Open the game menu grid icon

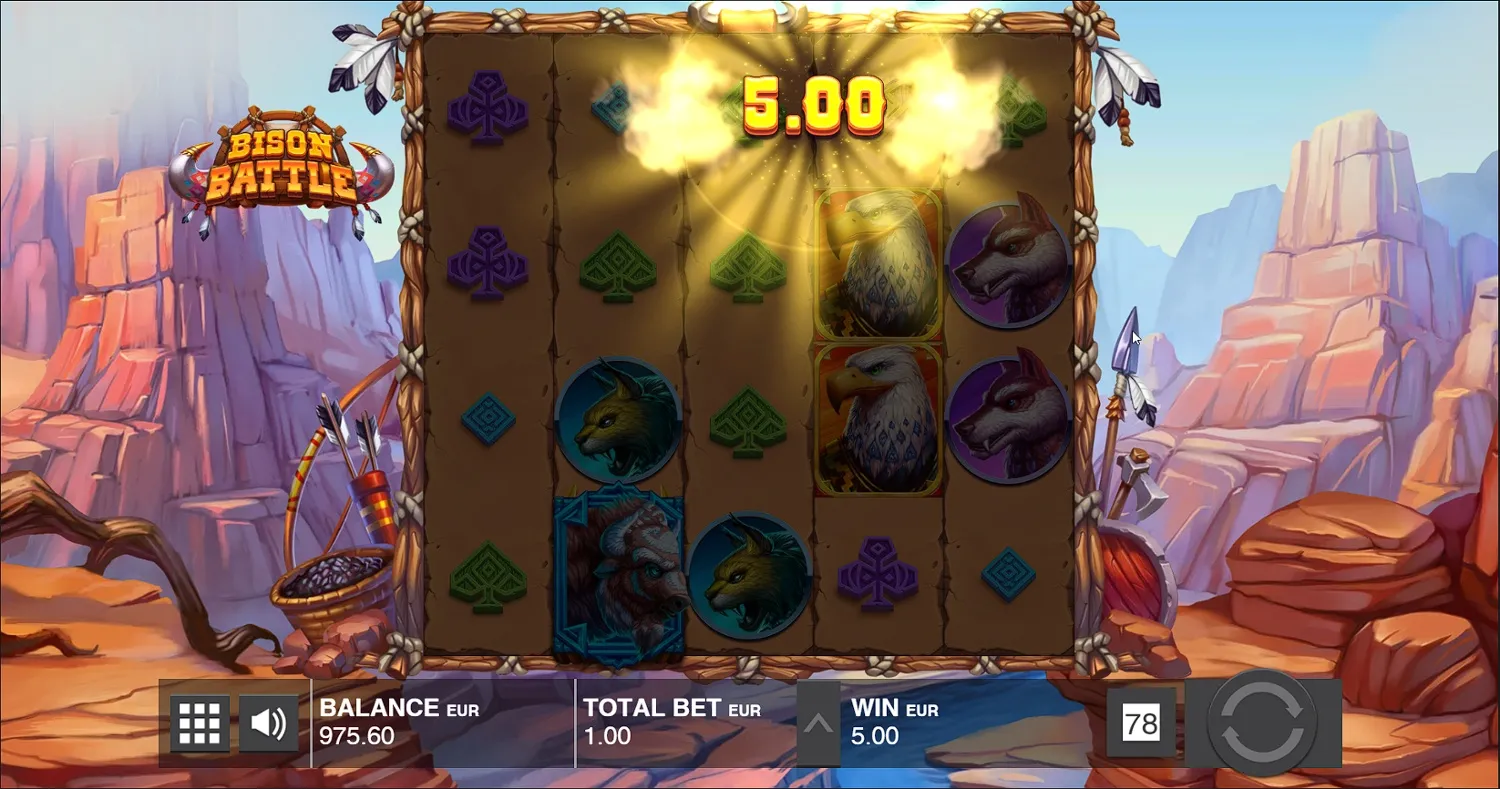(198, 722)
